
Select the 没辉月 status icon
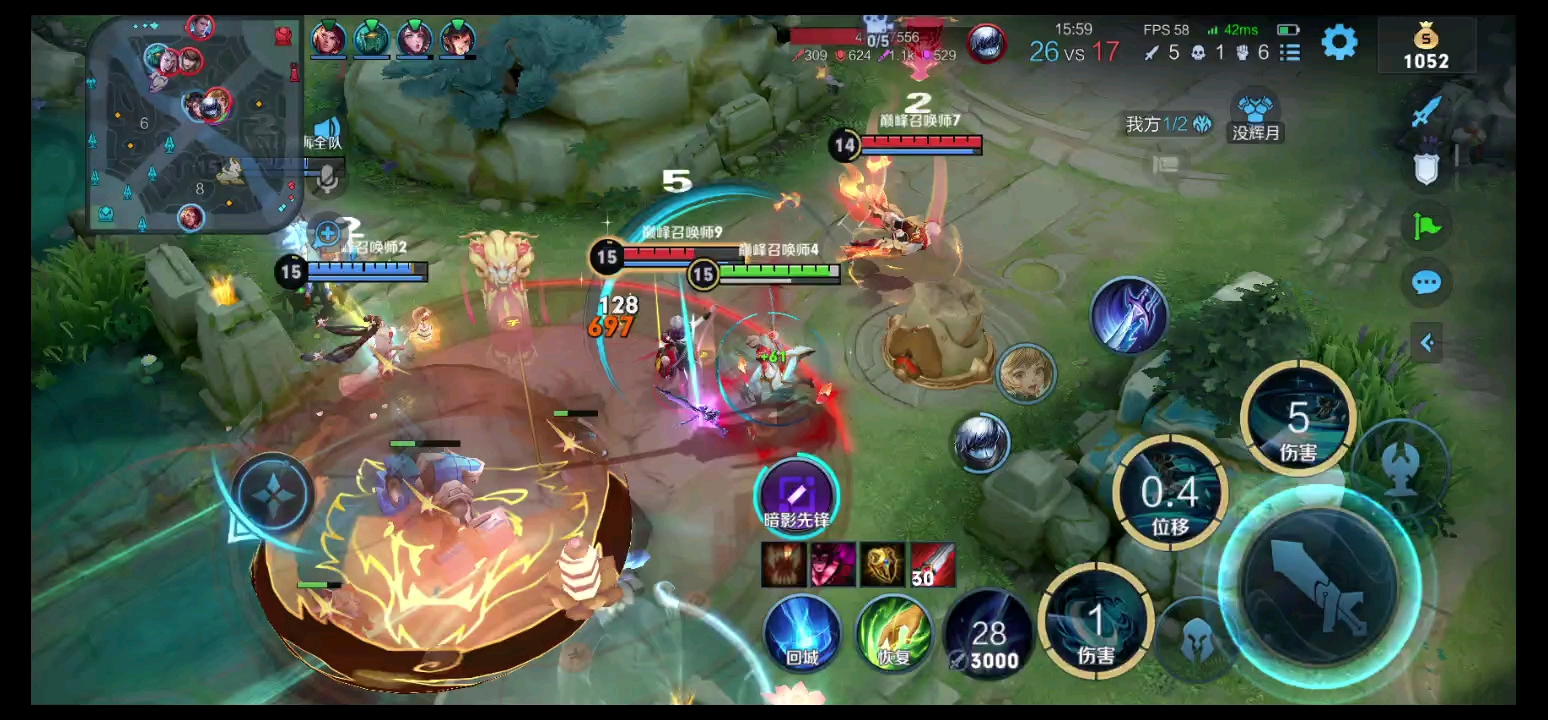(1256, 116)
